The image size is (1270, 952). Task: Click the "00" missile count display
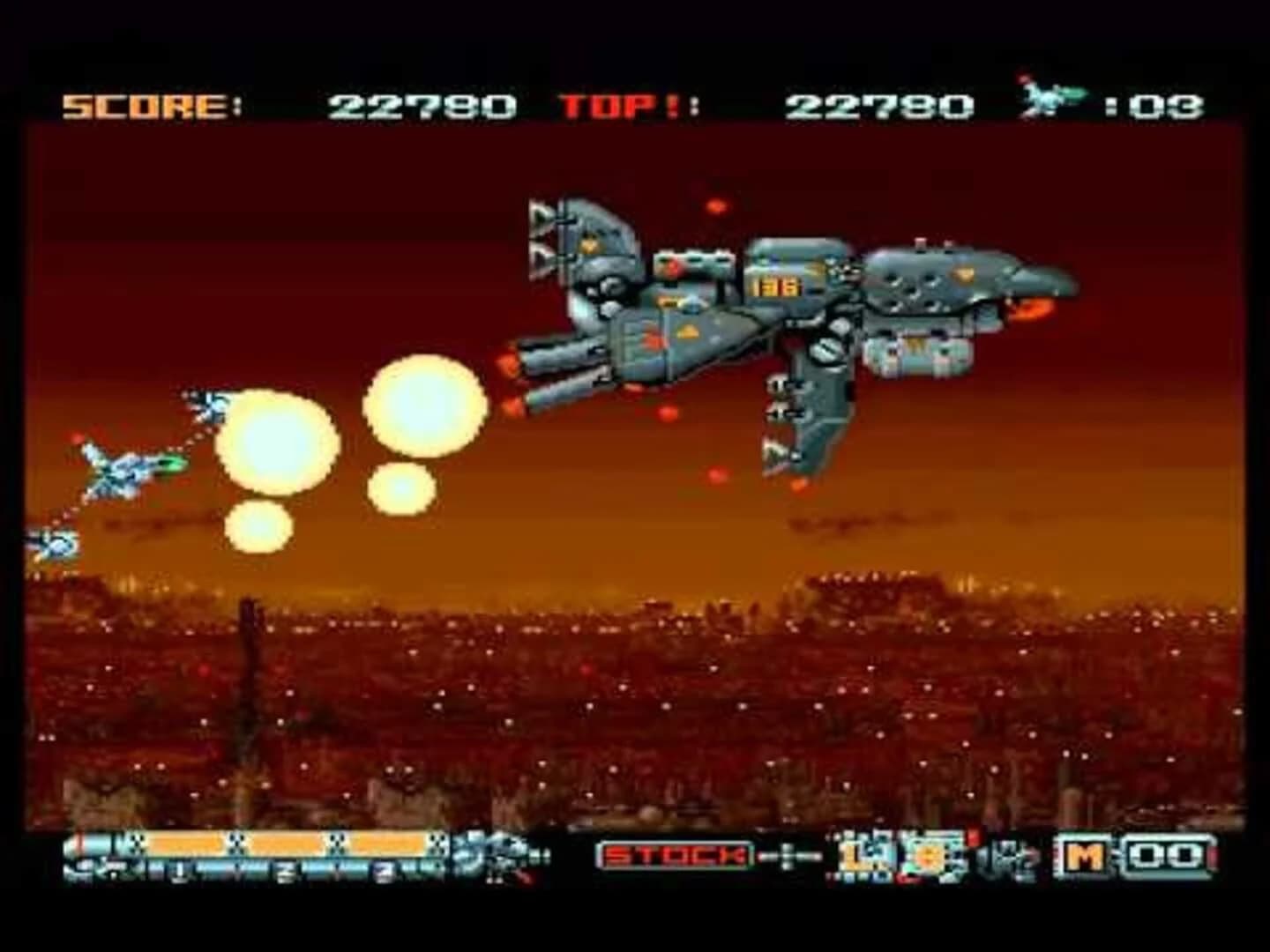[x=1166, y=855]
